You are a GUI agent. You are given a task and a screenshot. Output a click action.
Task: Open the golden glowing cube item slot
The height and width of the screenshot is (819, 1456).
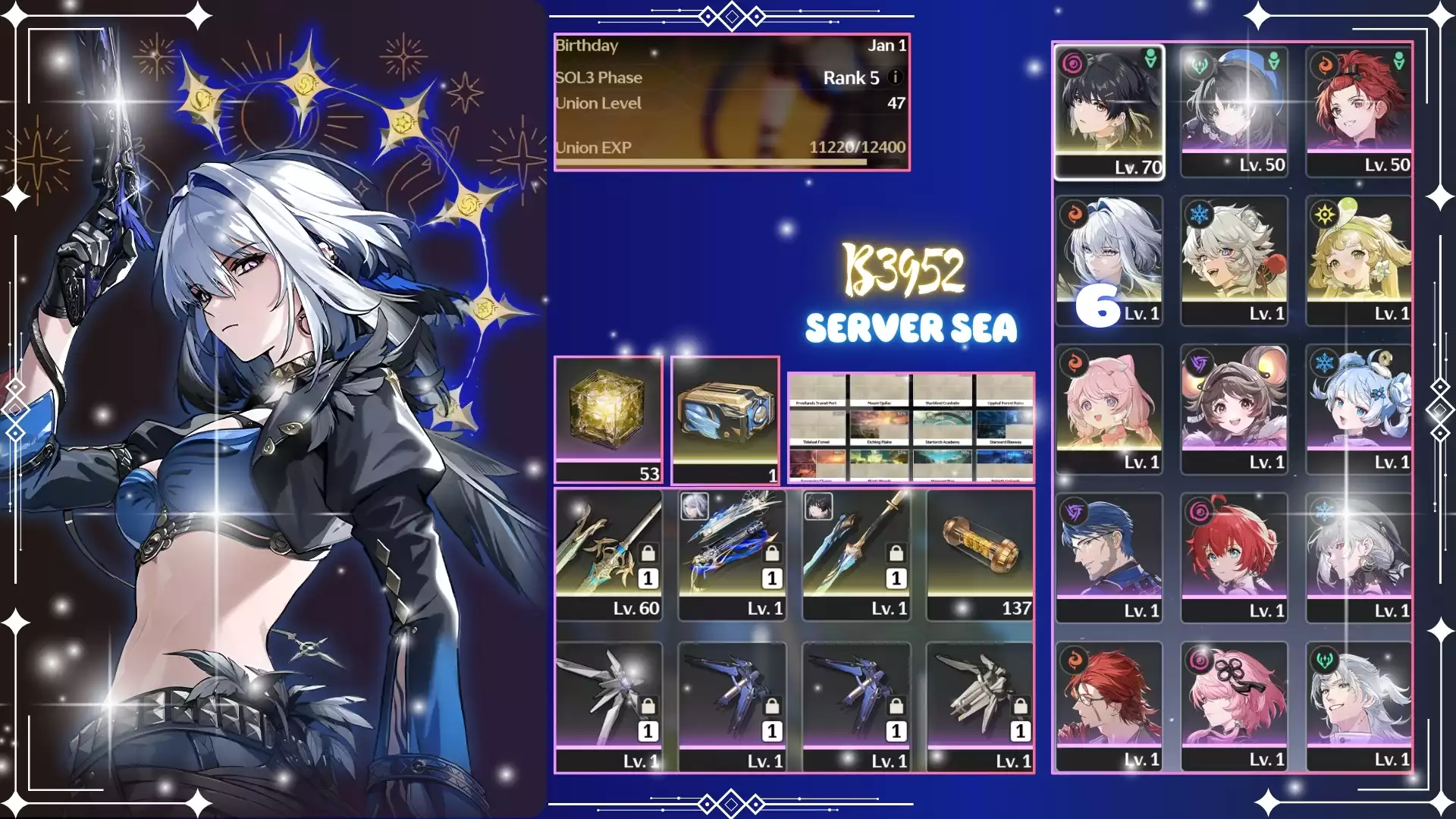pos(608,419)
